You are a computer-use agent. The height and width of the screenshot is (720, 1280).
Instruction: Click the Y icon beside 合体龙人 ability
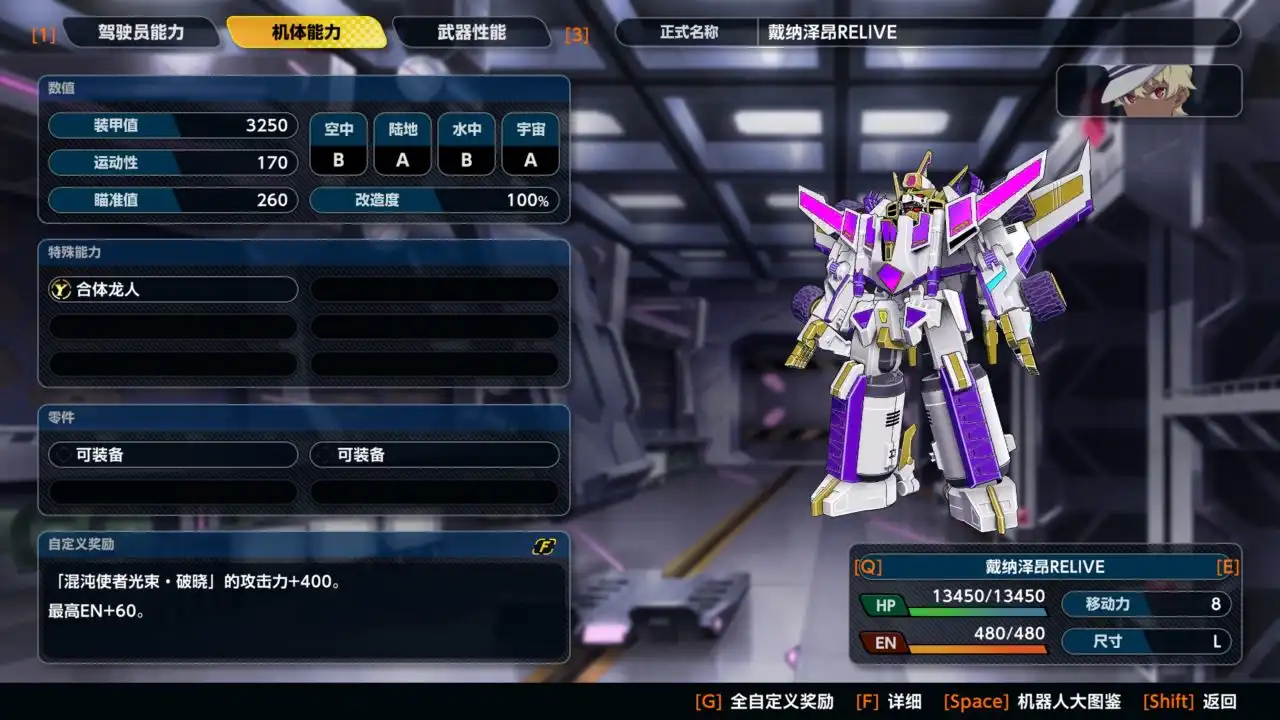pos(63,289)
